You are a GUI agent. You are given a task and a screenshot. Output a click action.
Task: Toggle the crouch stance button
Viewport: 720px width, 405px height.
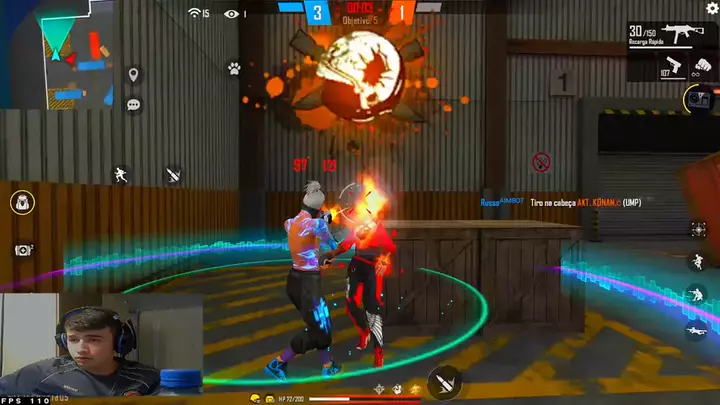[696, 295]
